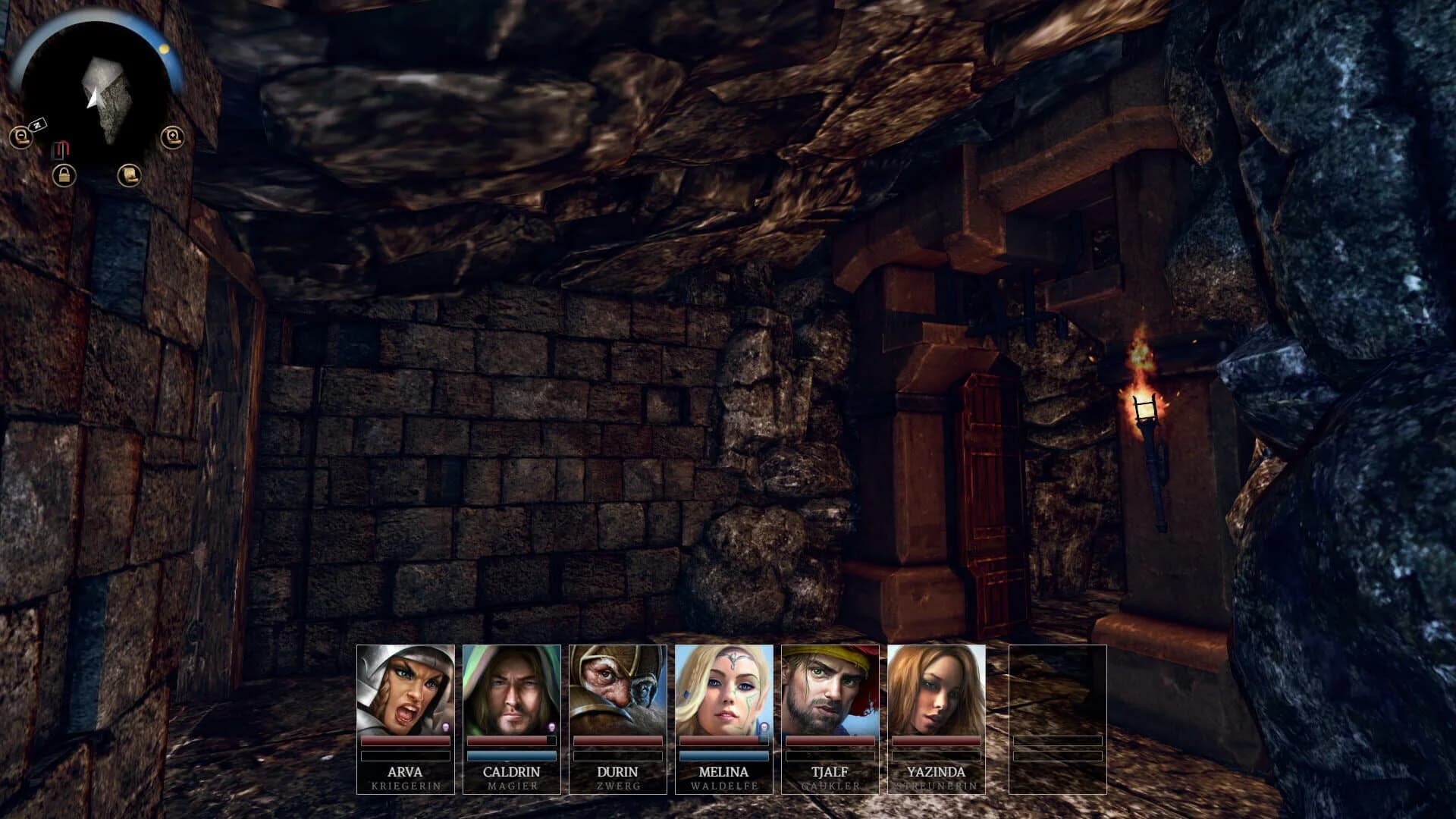The height and width of the screenshot is (819, 1456).
Task: Toggle the padlock to lock the minimap
Action: [64, 176]
